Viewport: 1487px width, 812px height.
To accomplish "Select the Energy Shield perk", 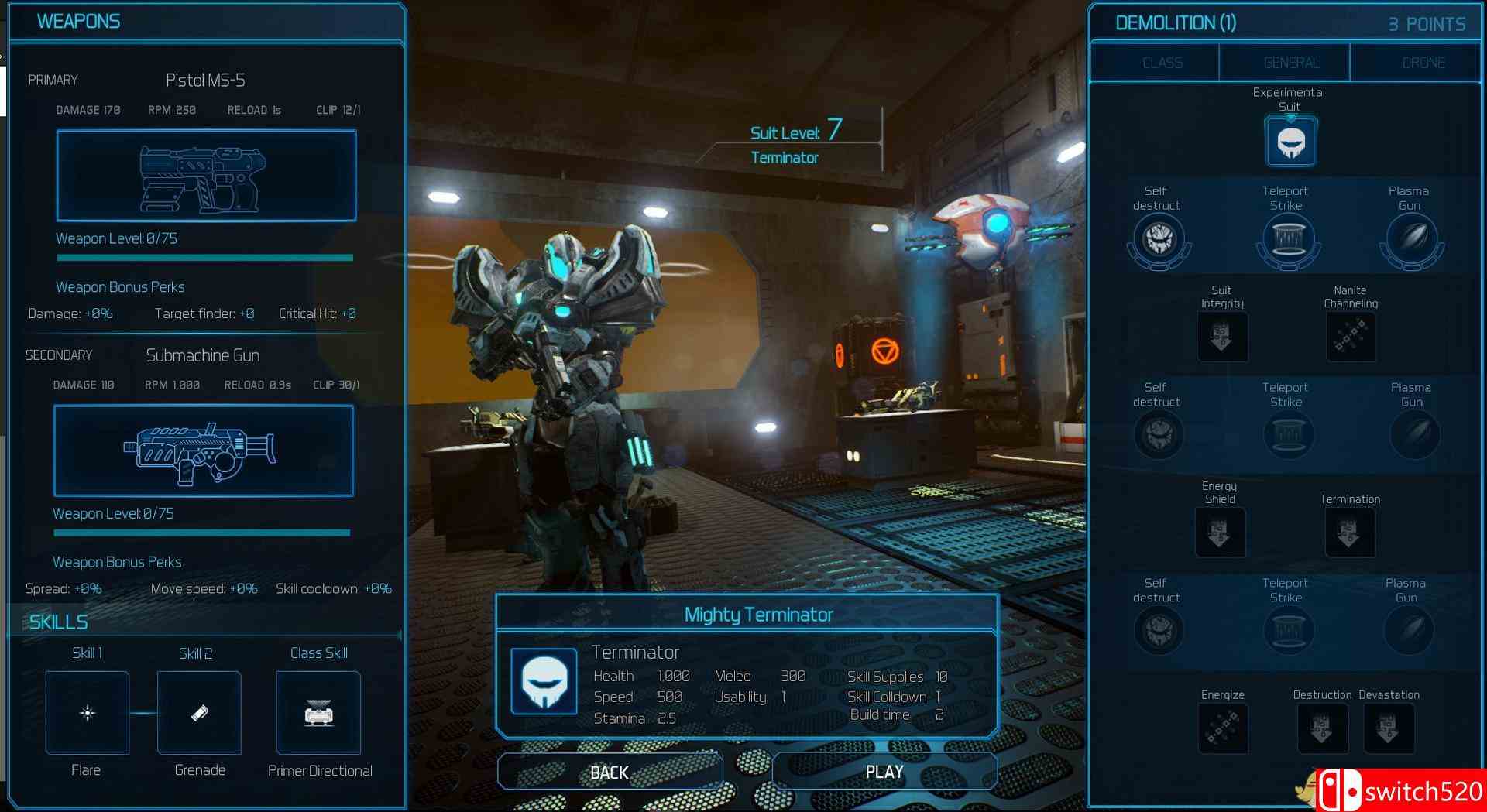I will (1220, 533).
